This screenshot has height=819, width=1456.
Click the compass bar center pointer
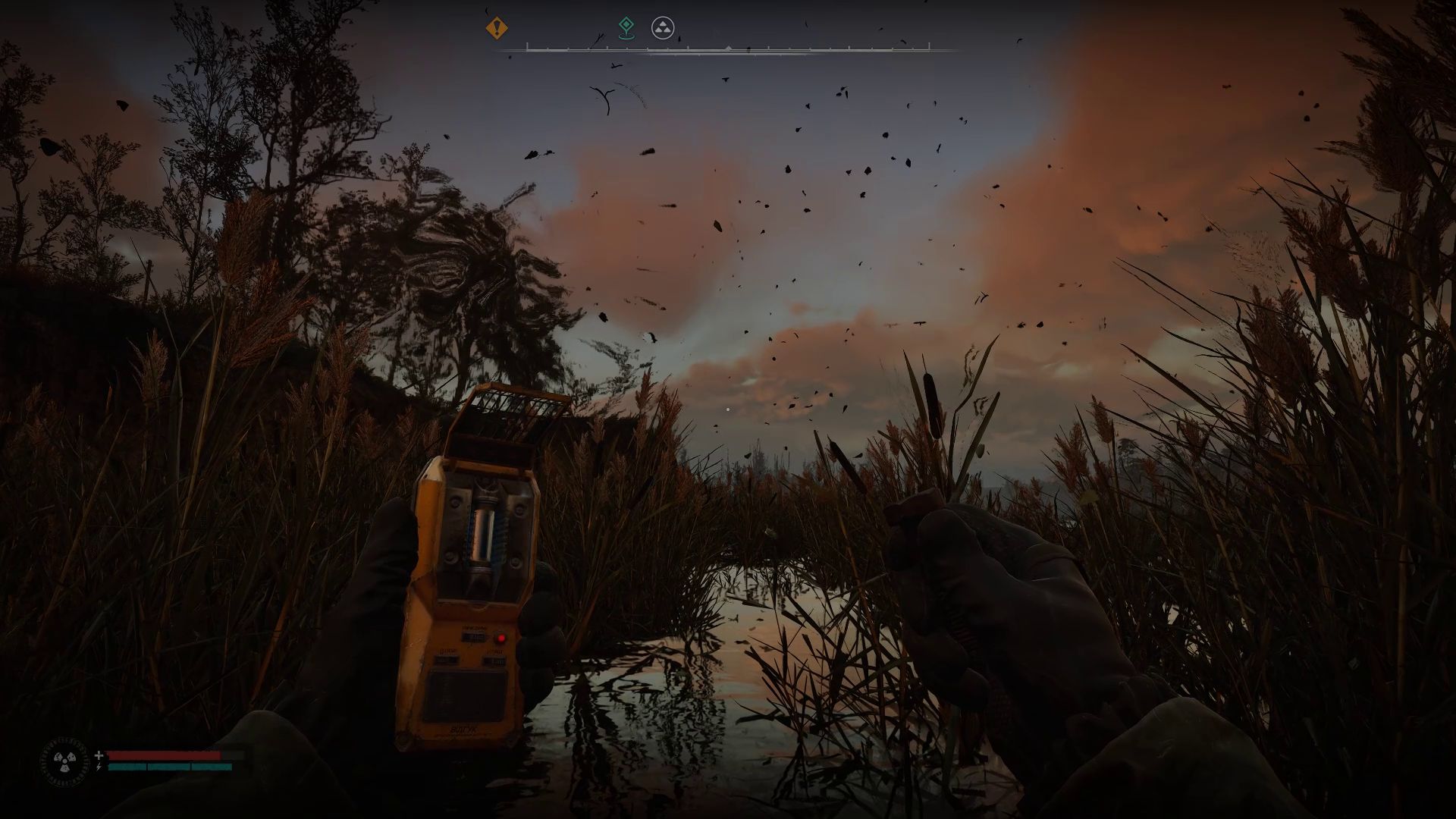click(728, 48)
